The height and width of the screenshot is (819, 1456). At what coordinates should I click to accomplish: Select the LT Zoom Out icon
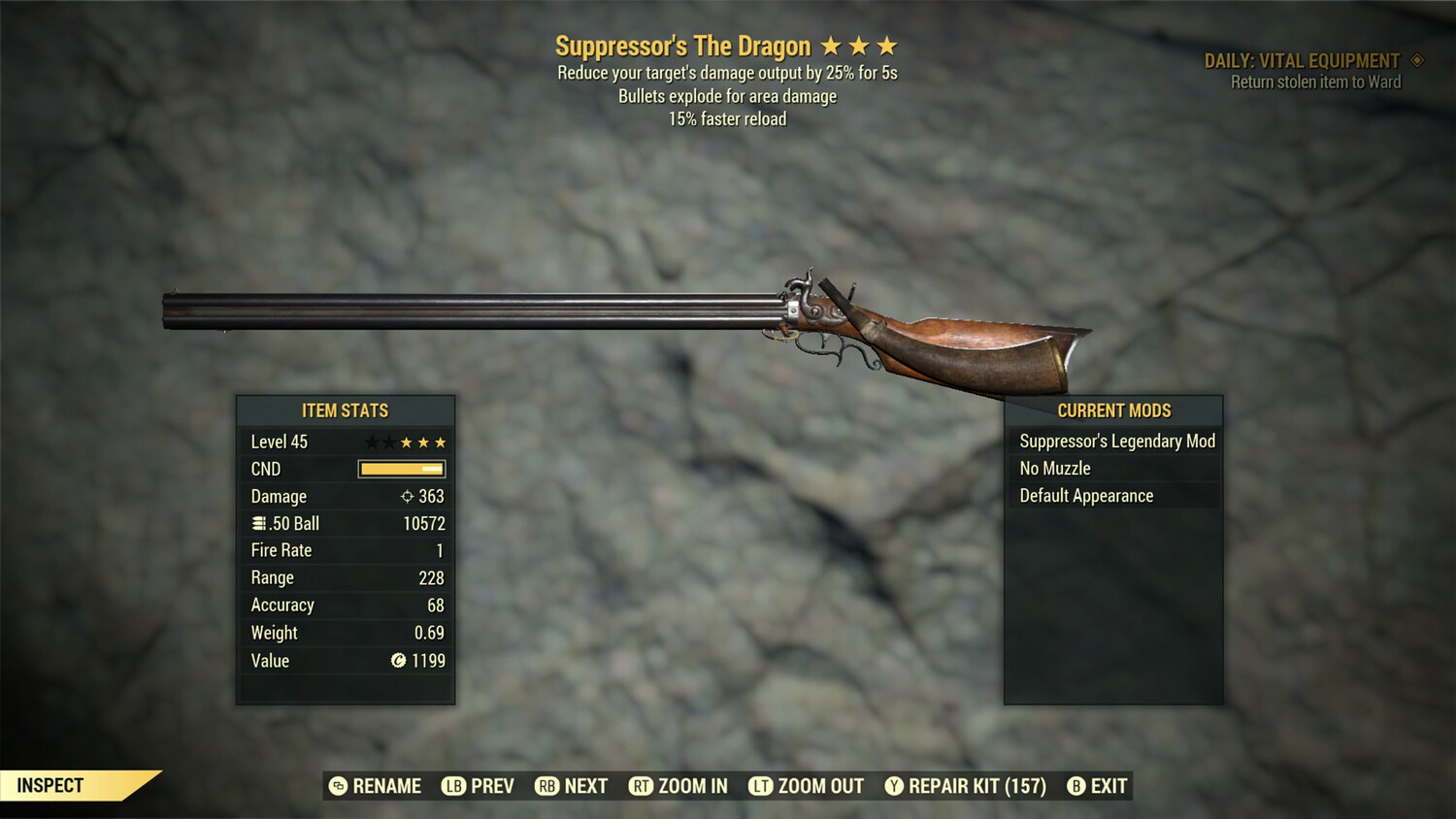click(763, 786)
